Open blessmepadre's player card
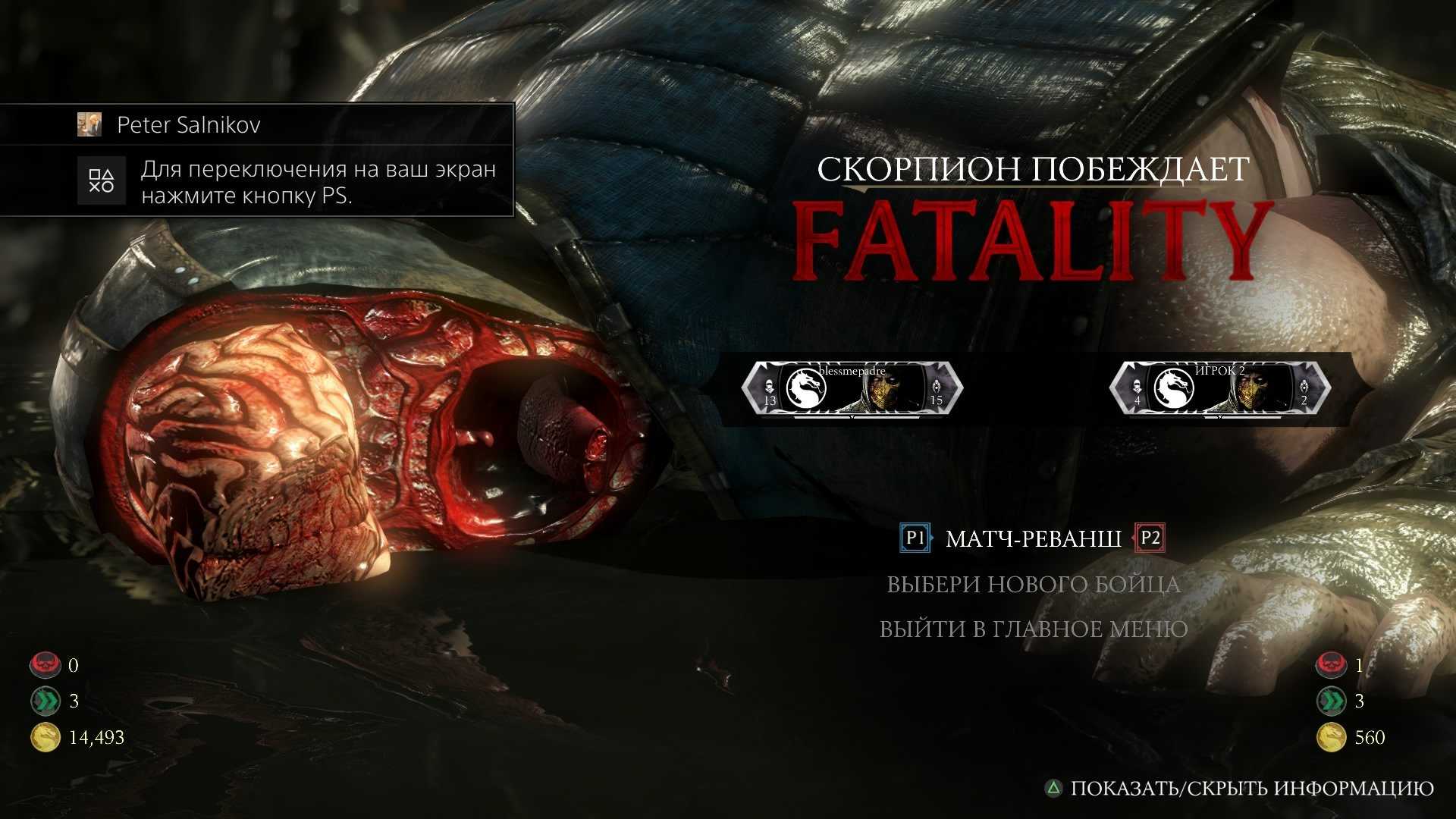Viewport: 1456px width, 819px height. pyautogui.click(x=852, y=388)
